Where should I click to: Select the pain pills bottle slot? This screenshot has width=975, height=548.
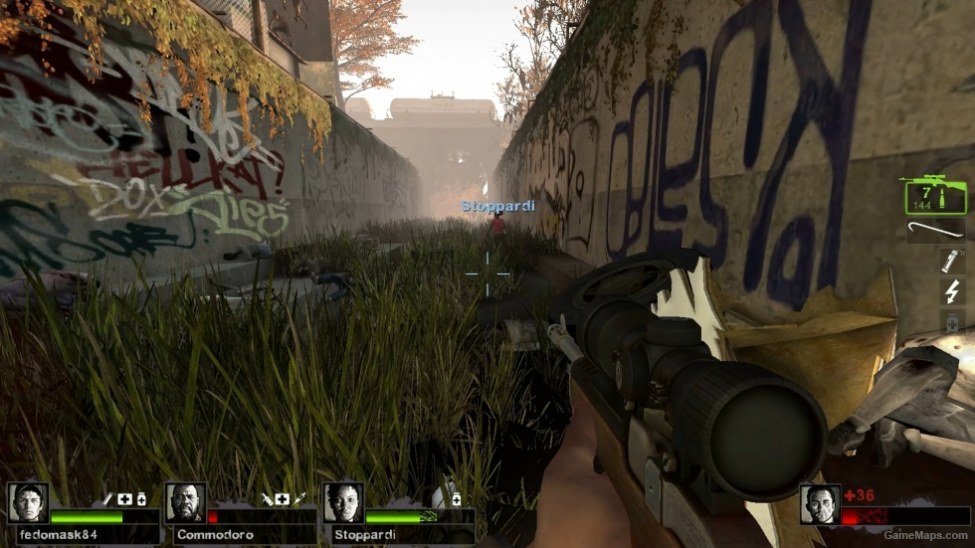coord(951,321)
